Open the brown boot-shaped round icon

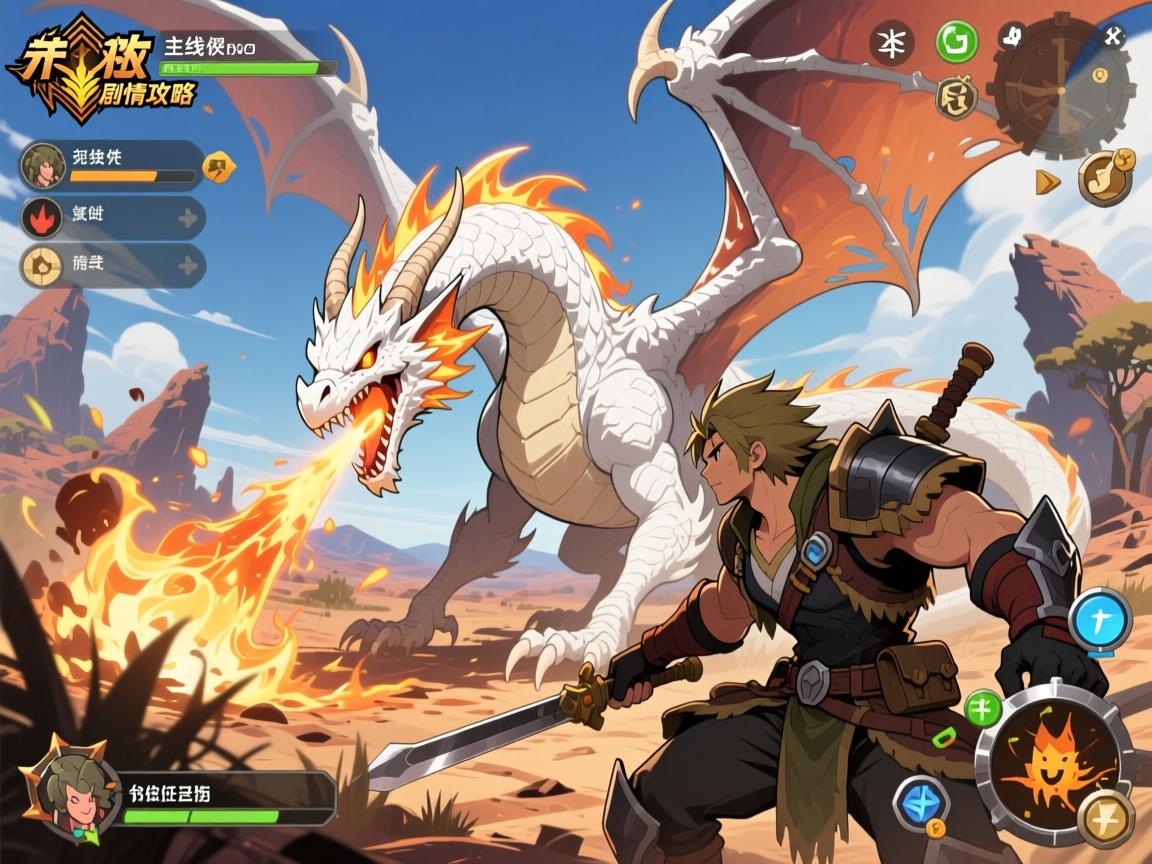click(1106, 177)
